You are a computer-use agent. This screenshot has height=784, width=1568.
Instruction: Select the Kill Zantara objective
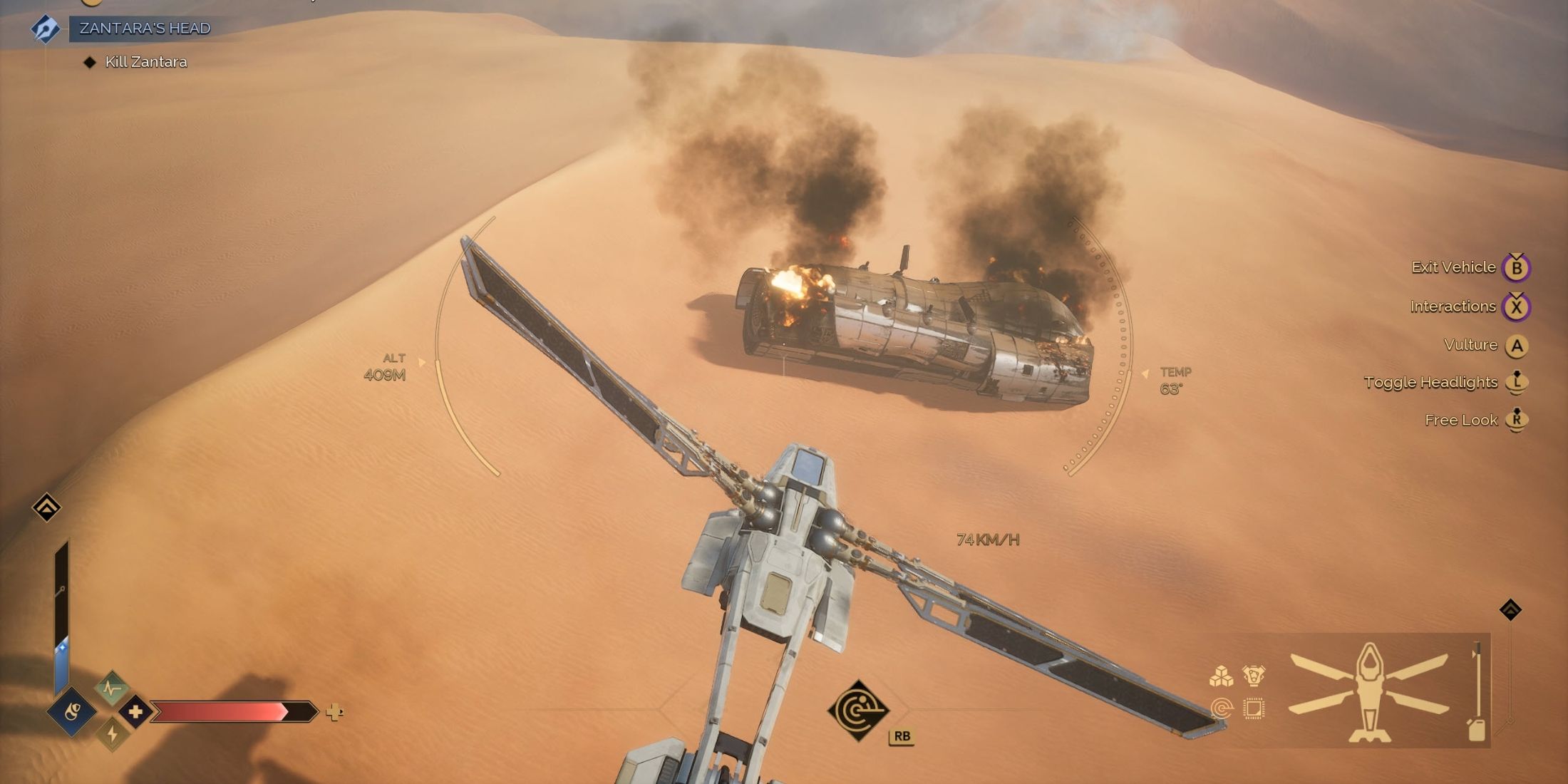point(146,62)
